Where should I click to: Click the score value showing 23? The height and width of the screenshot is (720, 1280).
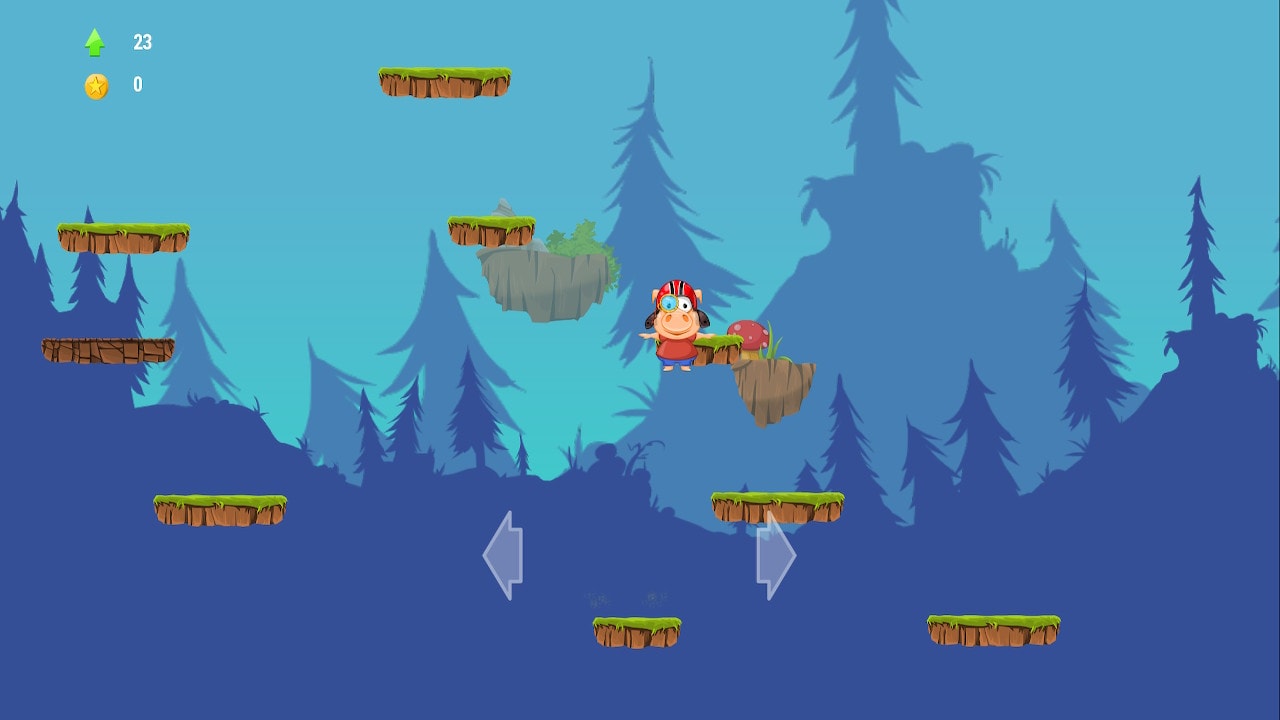[142, 42]
